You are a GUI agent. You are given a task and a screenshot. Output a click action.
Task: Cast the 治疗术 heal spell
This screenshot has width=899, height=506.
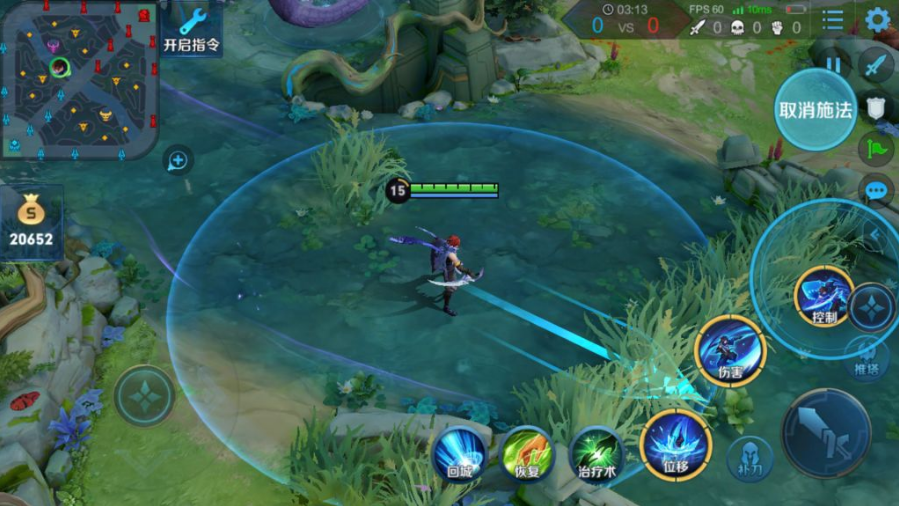(x=597, y=453)
